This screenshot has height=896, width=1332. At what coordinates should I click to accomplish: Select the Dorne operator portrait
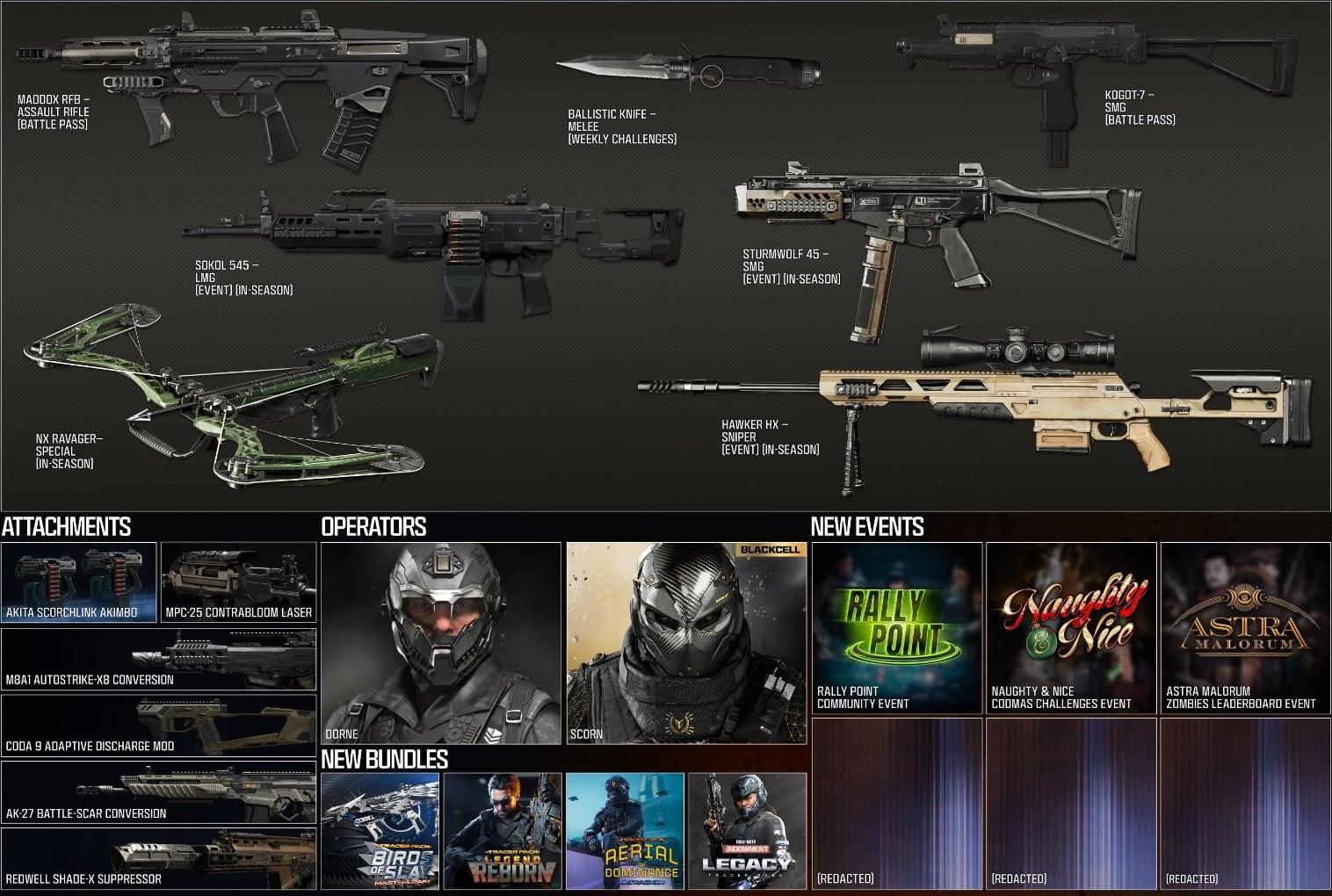pyautogui.click(x=441, y=643)
